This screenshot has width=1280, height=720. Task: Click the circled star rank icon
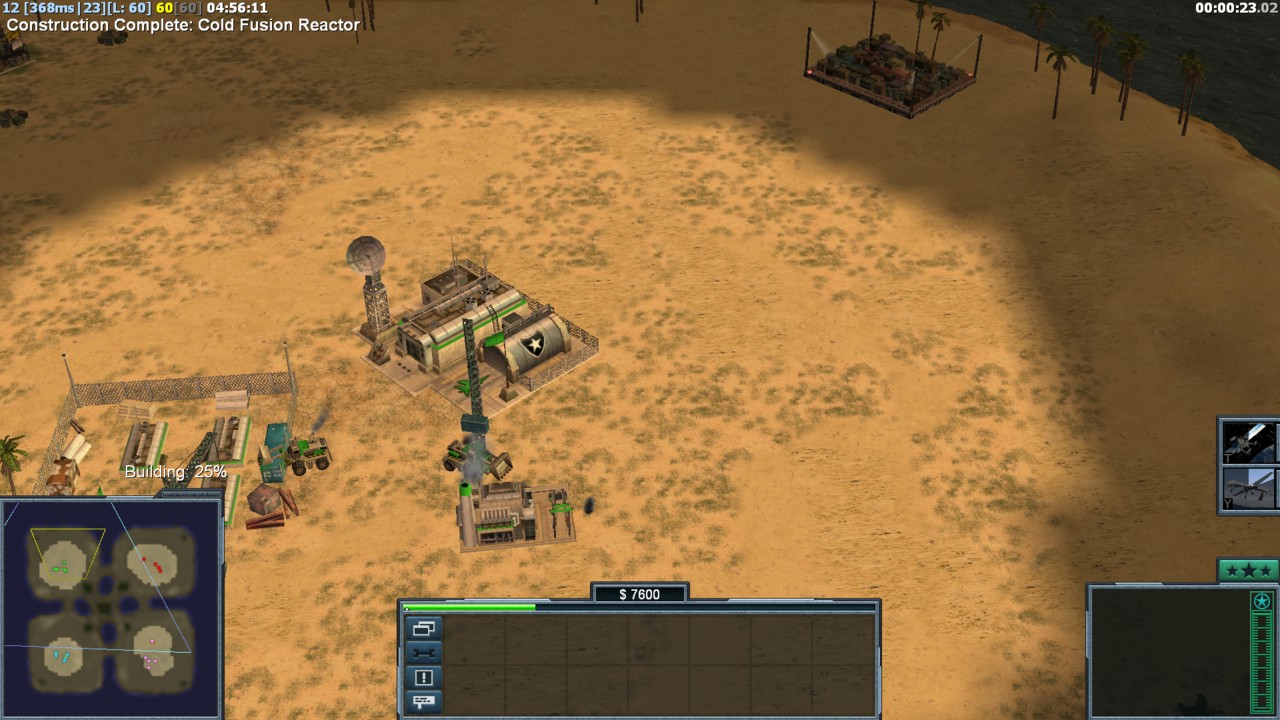pos(1262,602)
